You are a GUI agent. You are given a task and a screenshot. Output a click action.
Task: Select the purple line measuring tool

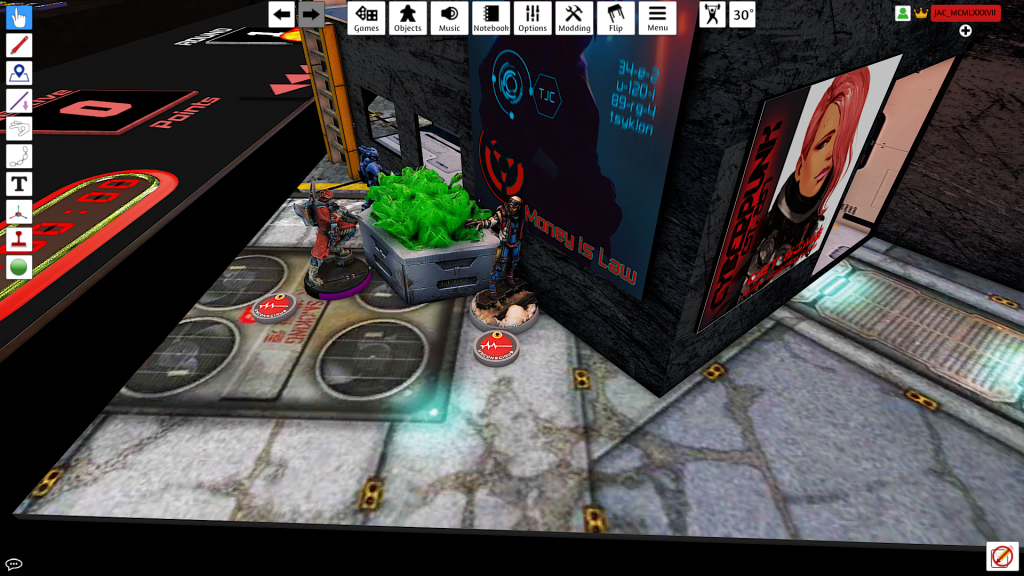click(x=19, y=100)
